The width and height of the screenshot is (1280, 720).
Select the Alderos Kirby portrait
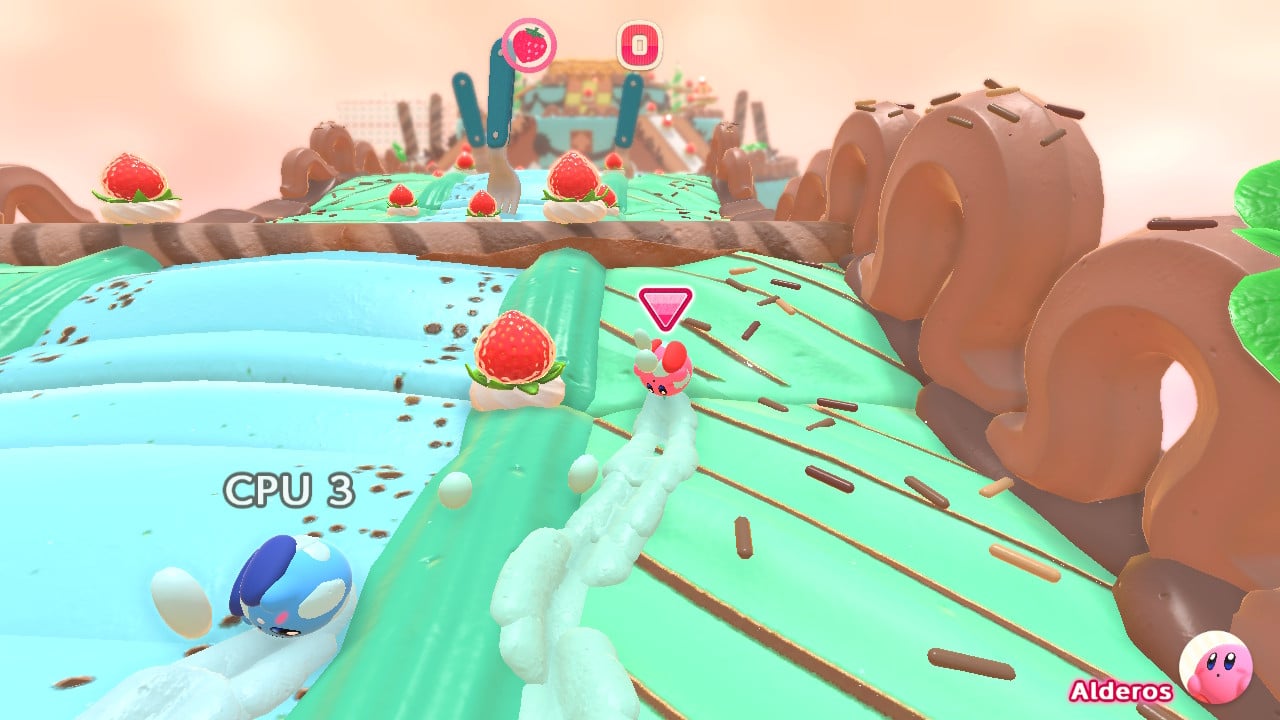pyautogui.click(x=1215, y=668)
